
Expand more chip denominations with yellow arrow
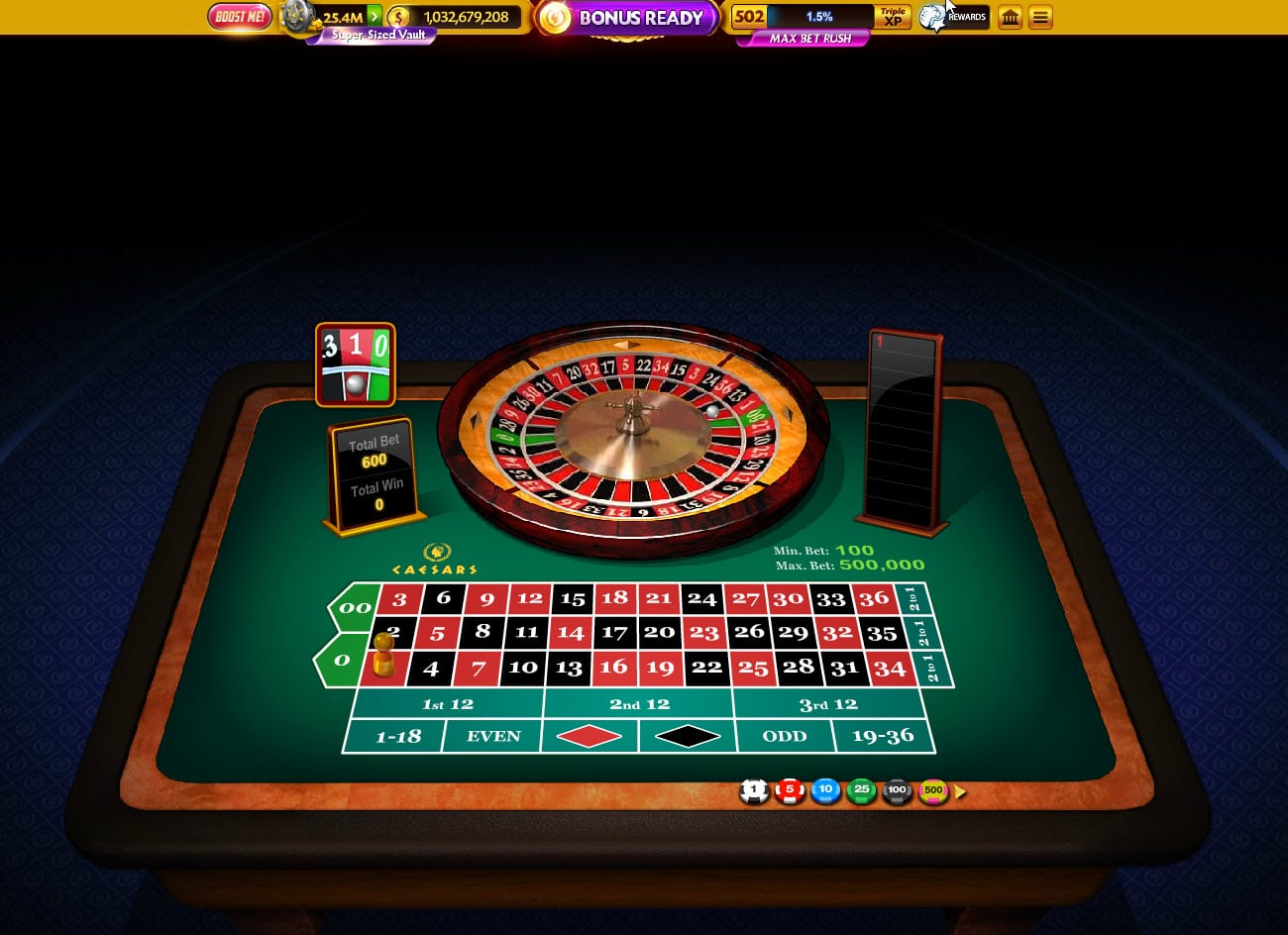pyautogui.click(x=958, y=792)
